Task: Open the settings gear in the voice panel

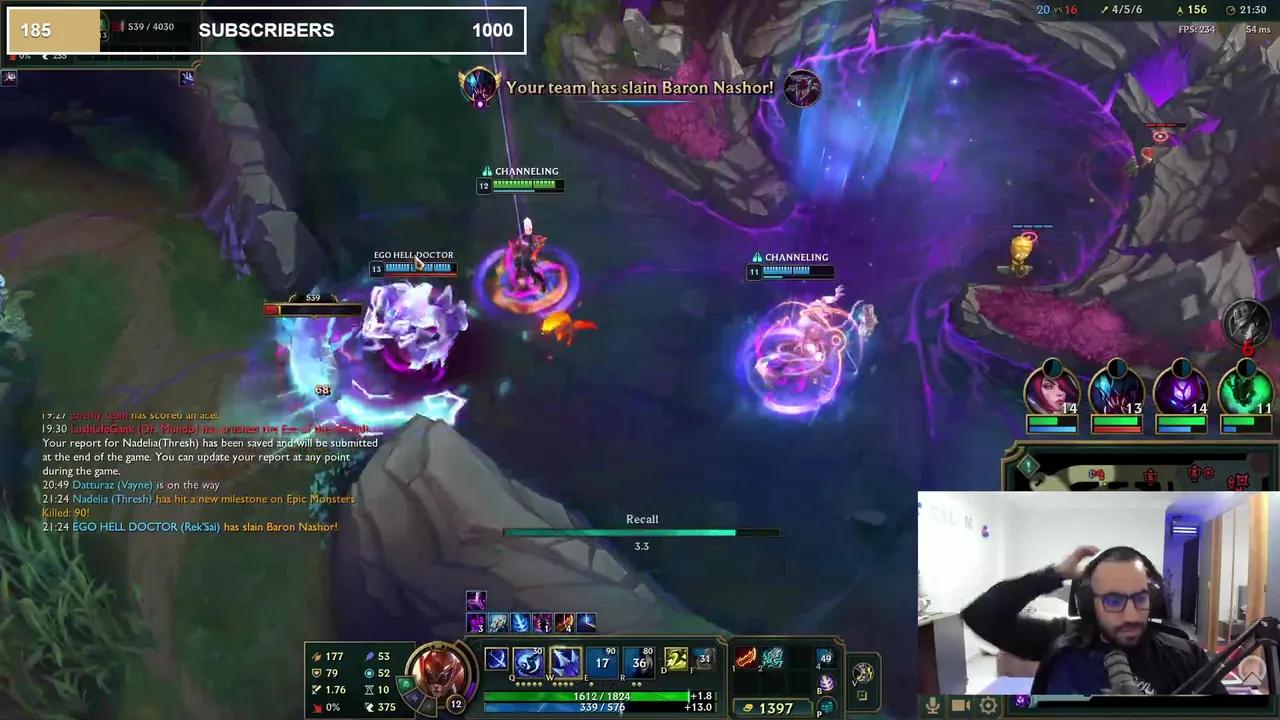Action: click(x=987, y=704)
